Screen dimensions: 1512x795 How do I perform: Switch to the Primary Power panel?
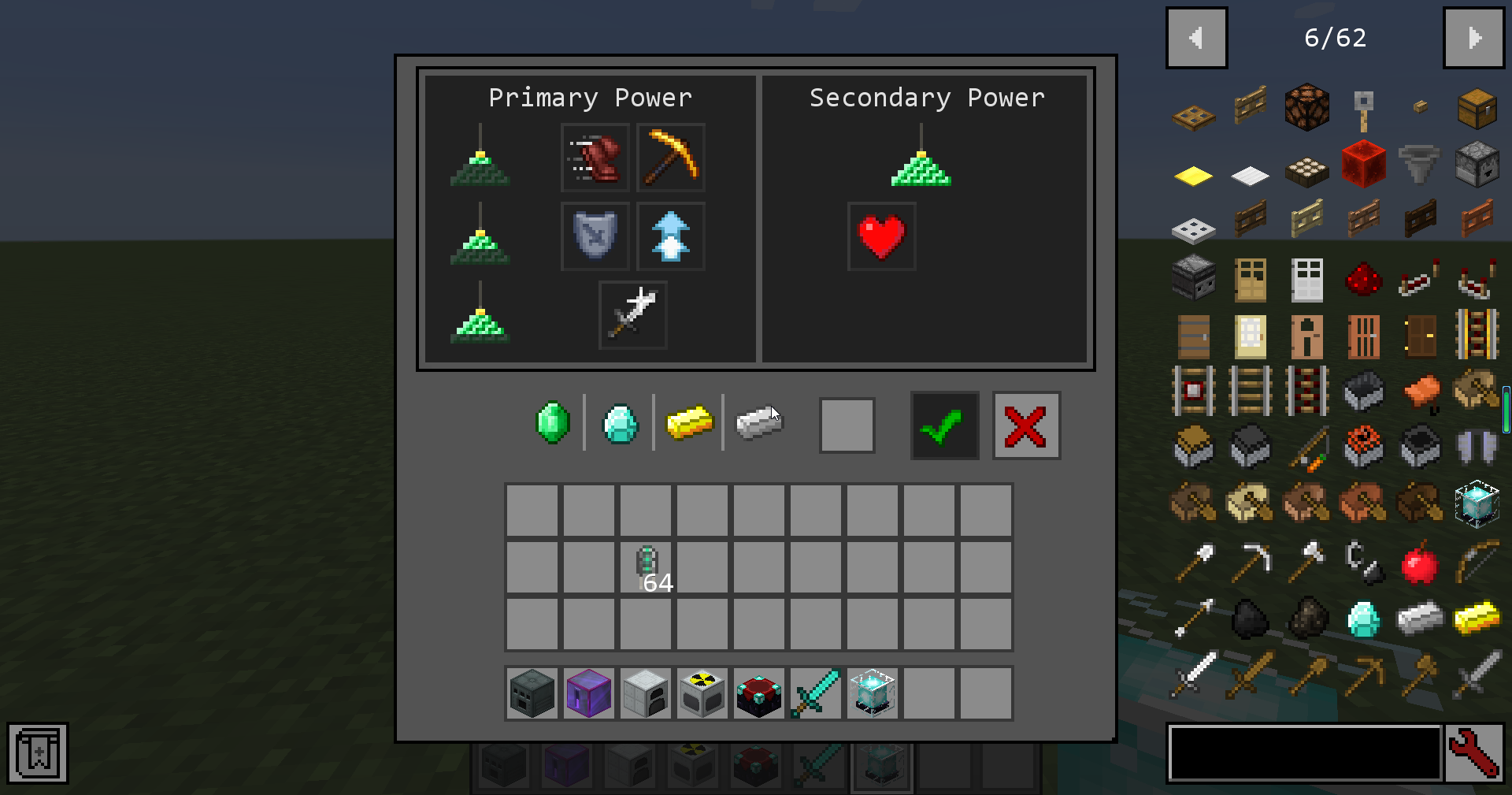tap(591, 98)
